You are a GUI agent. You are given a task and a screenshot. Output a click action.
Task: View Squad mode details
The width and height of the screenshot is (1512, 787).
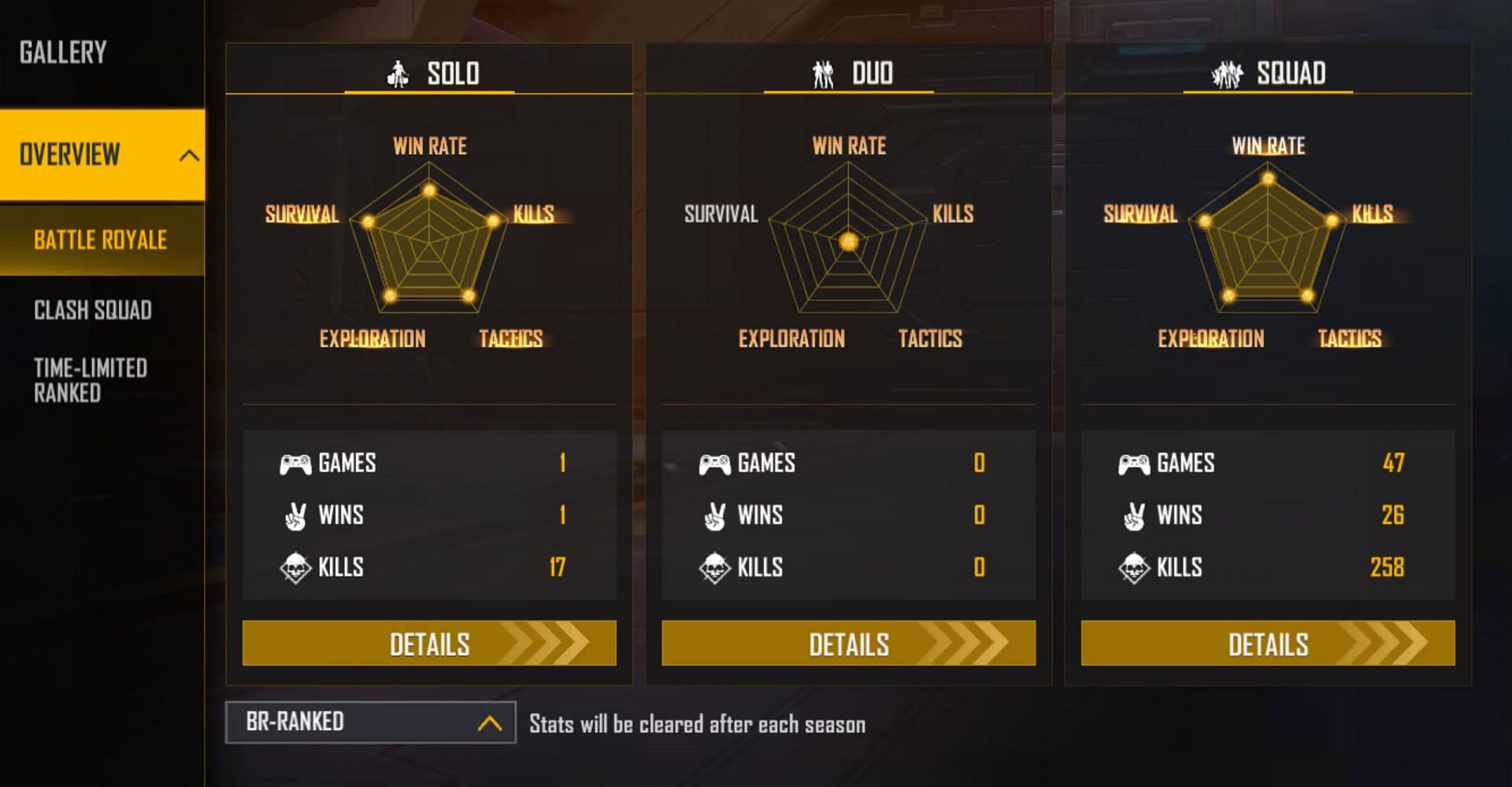tap(1268, 644)
